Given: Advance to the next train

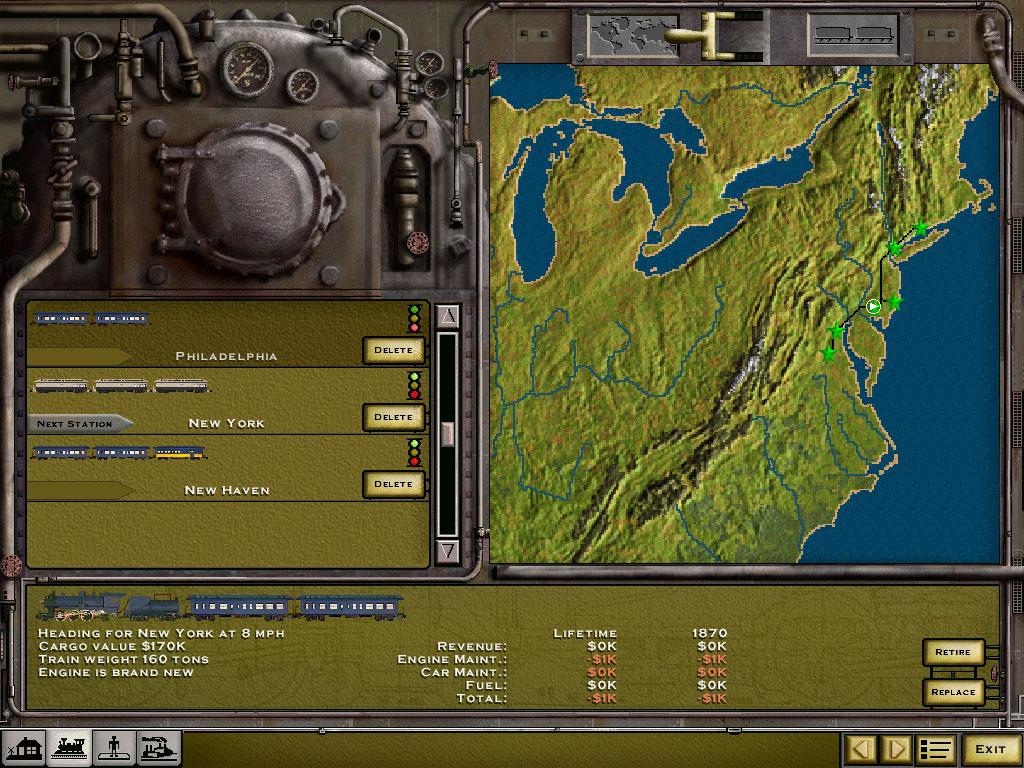Looking at the screenshot, I should pyautogui.click(x=897, y=749).
